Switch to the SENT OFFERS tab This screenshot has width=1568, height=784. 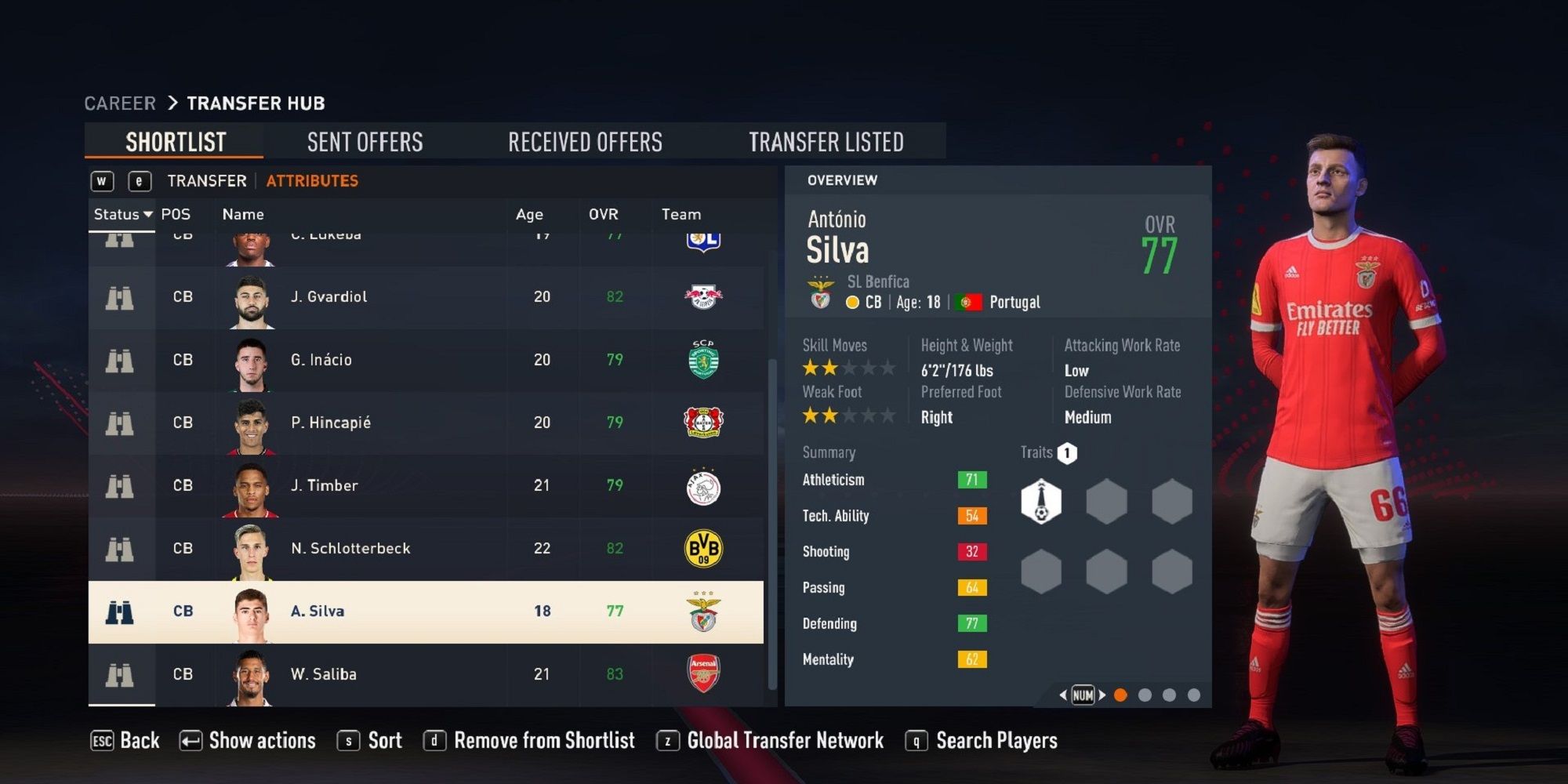point(364,142)
